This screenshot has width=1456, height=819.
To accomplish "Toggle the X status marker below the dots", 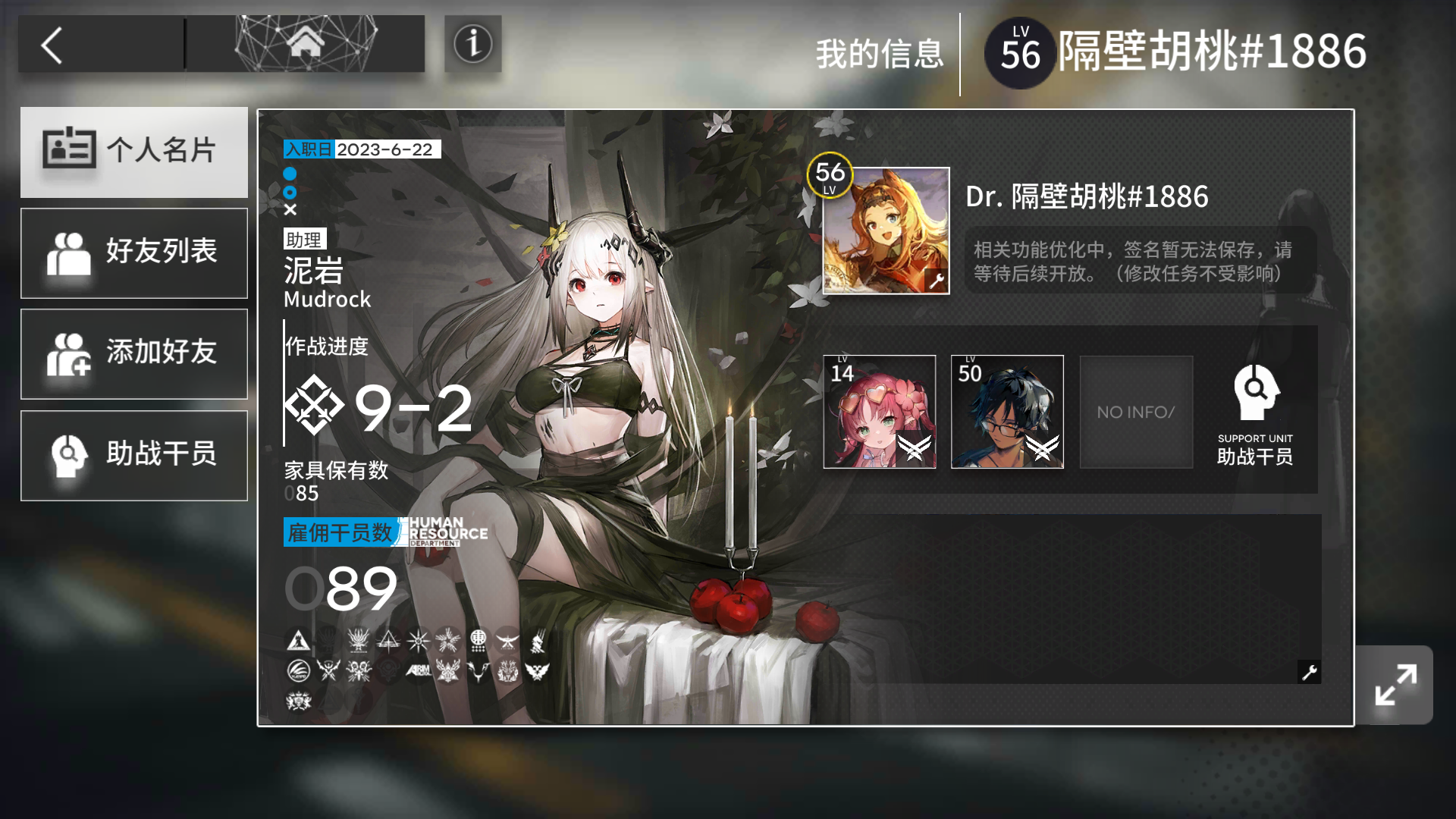I will (x=289, y=210).
